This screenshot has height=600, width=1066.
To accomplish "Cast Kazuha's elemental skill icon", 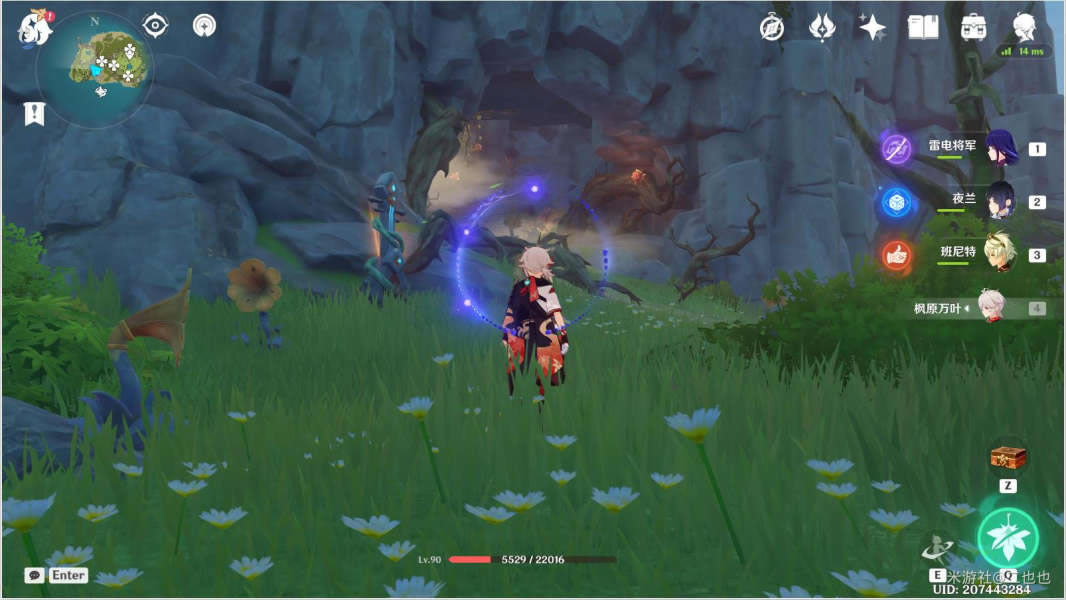I will (x=938, y=548).
